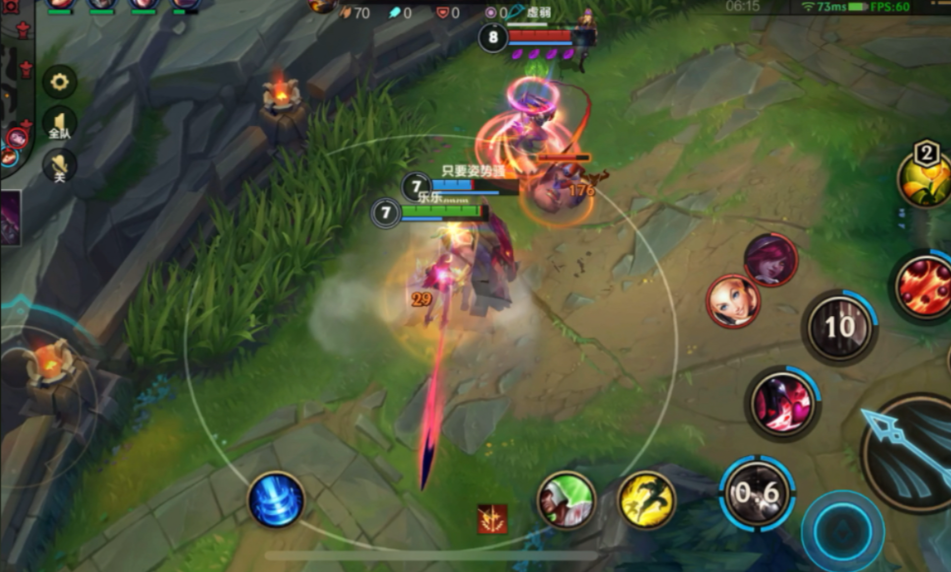The image size is (951, 572).
Task: Activate the ability showing 10 cooldown
Action: pos(840,326)
